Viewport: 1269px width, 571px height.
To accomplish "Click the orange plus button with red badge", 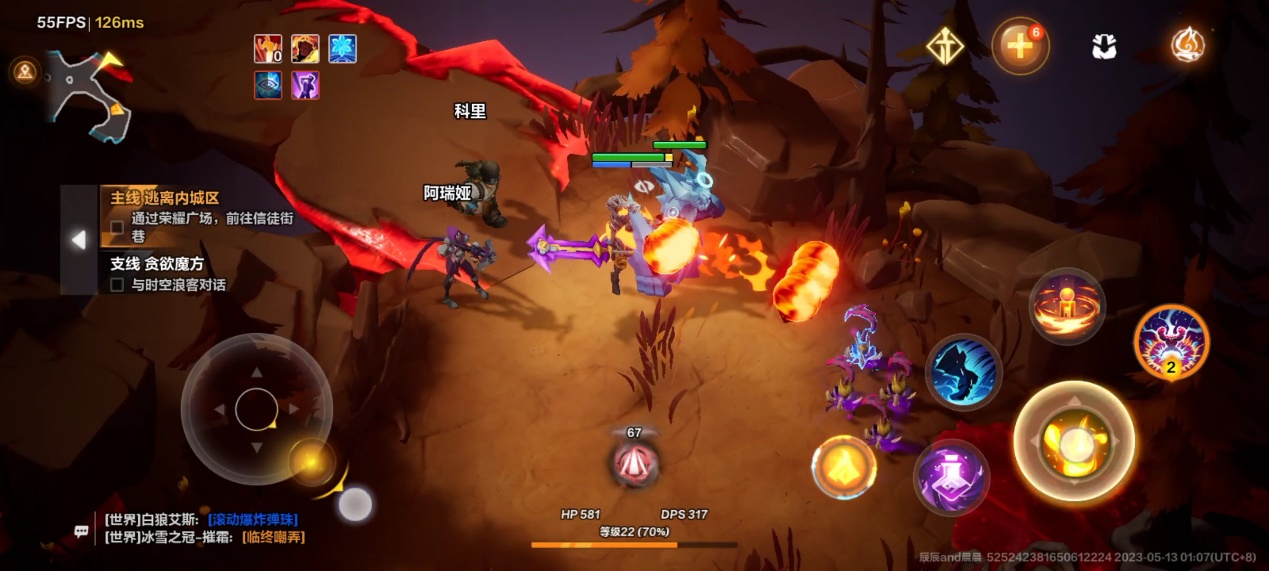I will point(1019,46).
